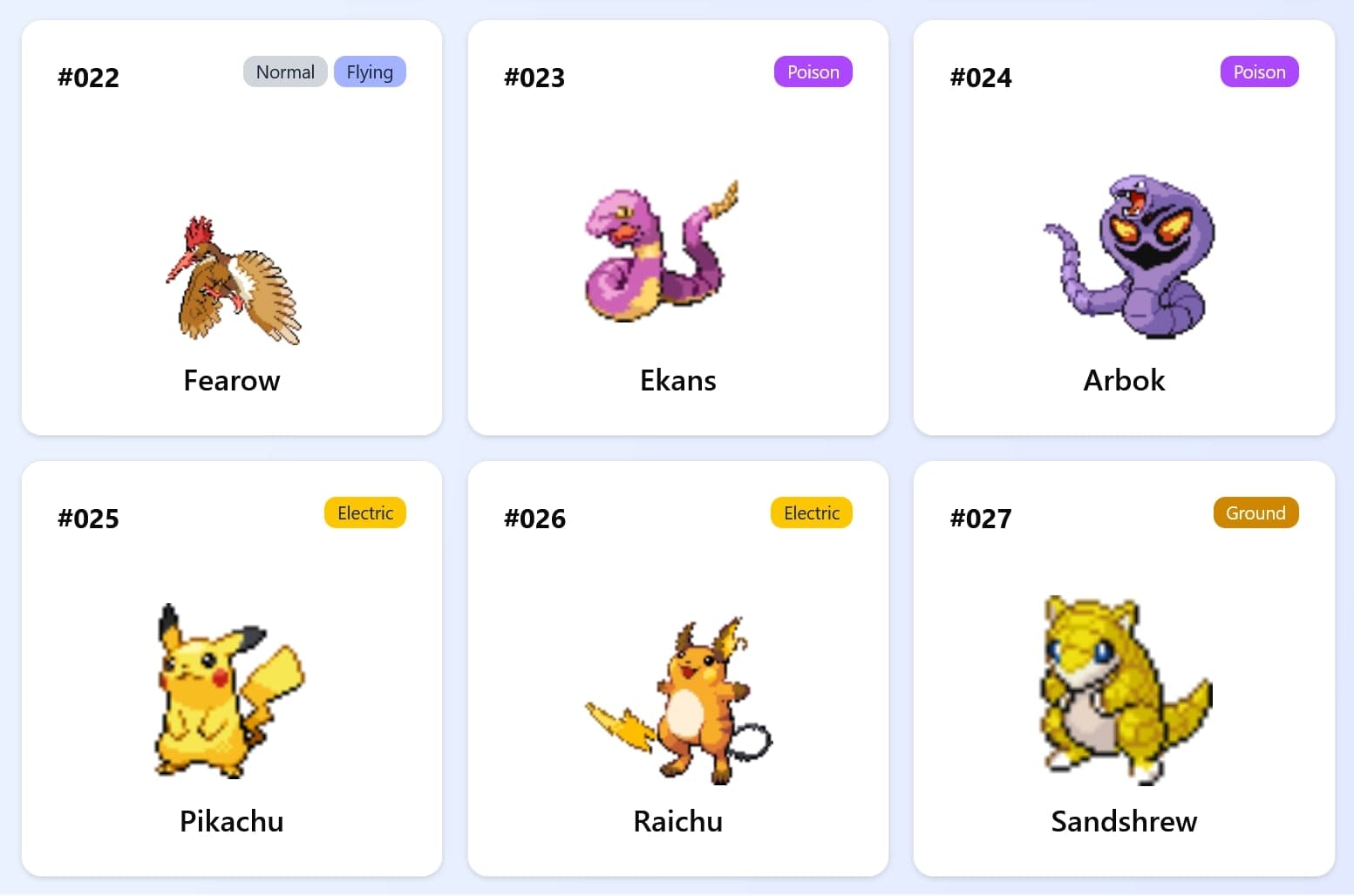
Task: Select the Fearow card
Action: [231, 227]
